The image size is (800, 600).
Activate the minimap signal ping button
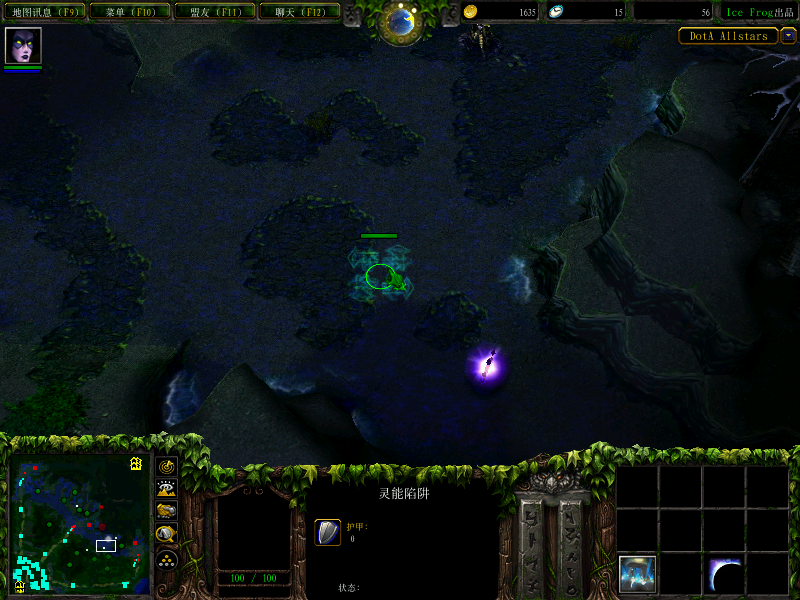click(167, 466)
